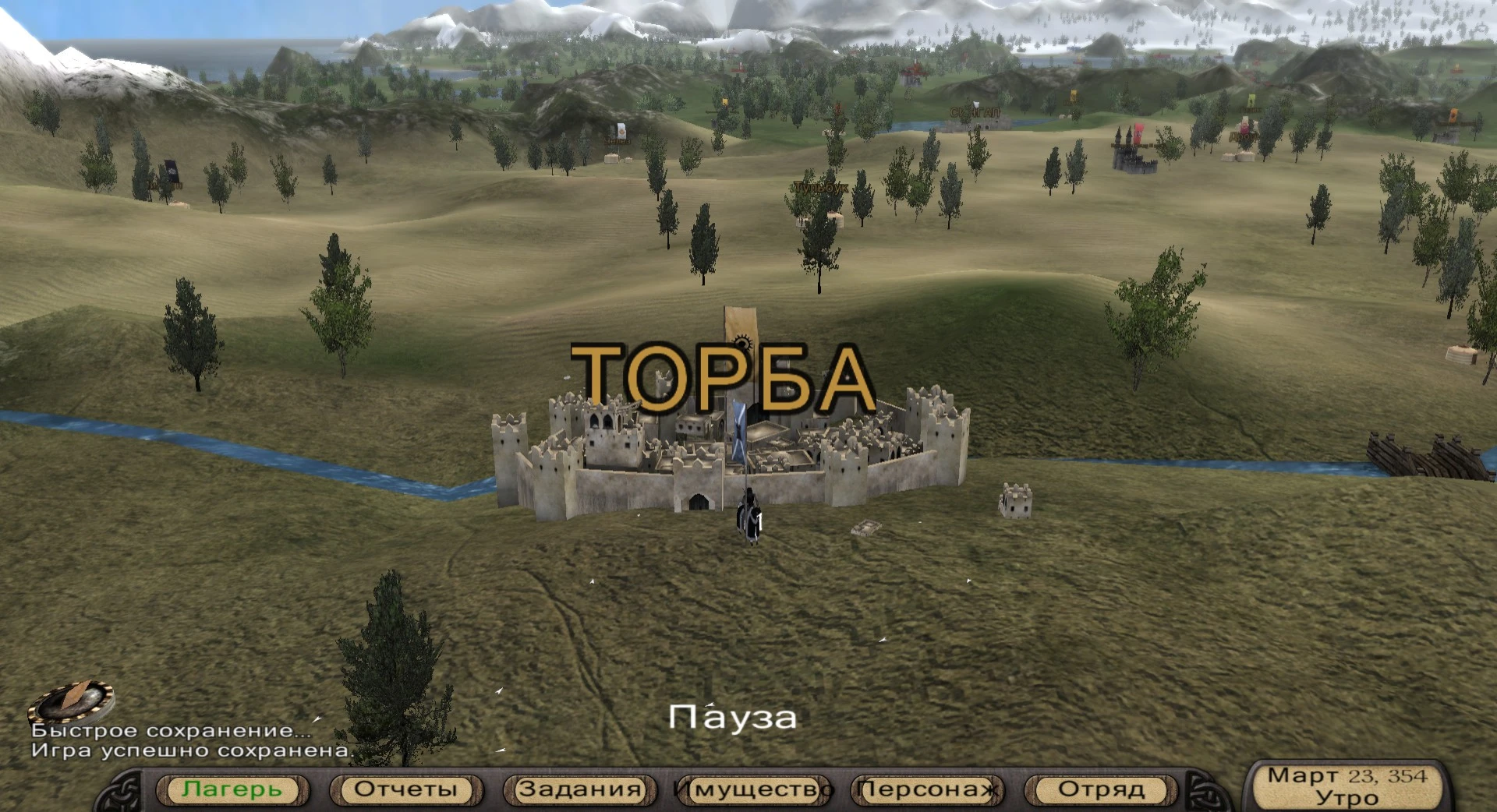The width and height of the screenshot is (1497, 812).
Task: Open the Персонаж character sheet
Action: pos(926,789)
